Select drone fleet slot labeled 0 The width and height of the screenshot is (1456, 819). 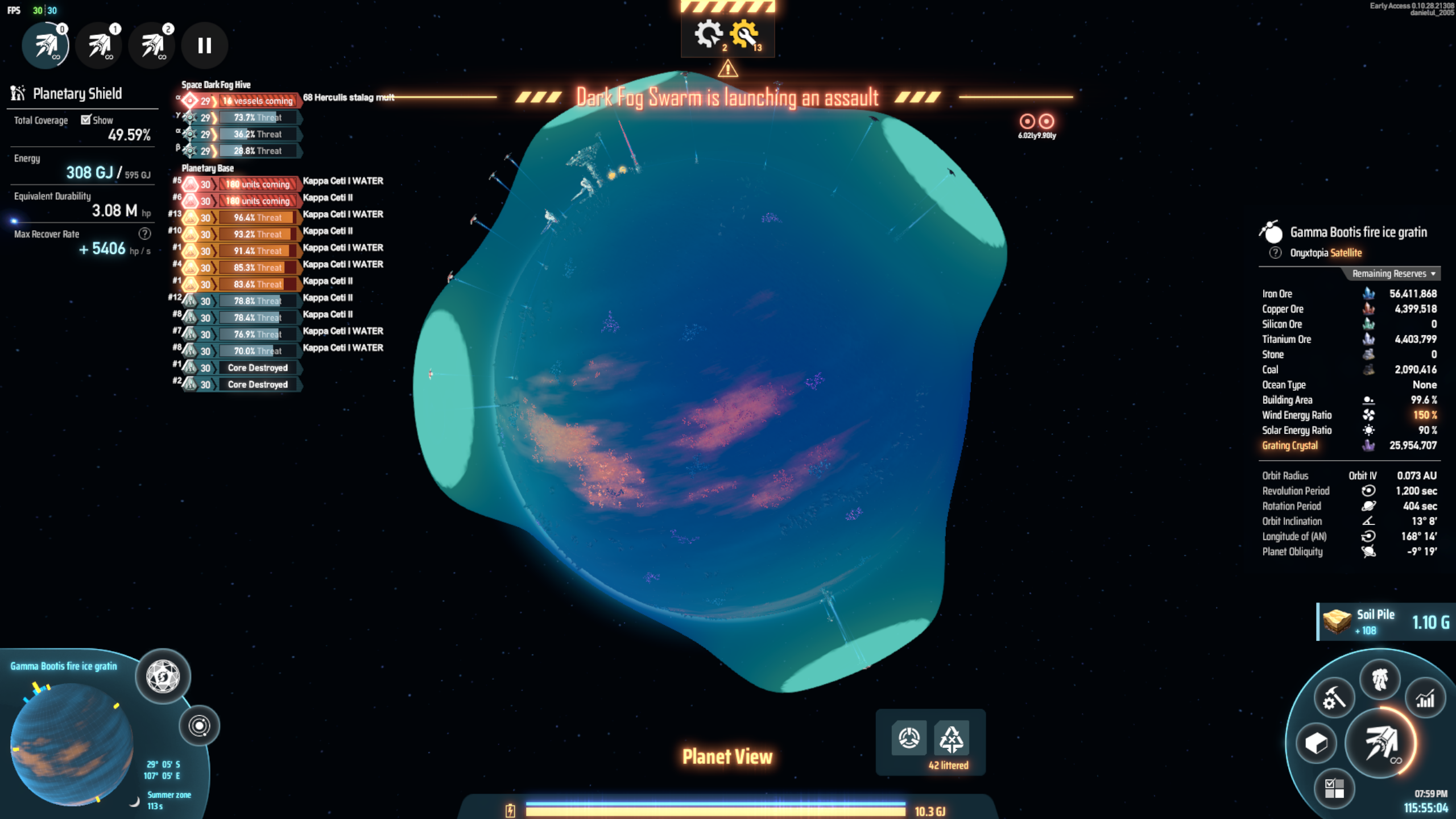tap(45, 45)
